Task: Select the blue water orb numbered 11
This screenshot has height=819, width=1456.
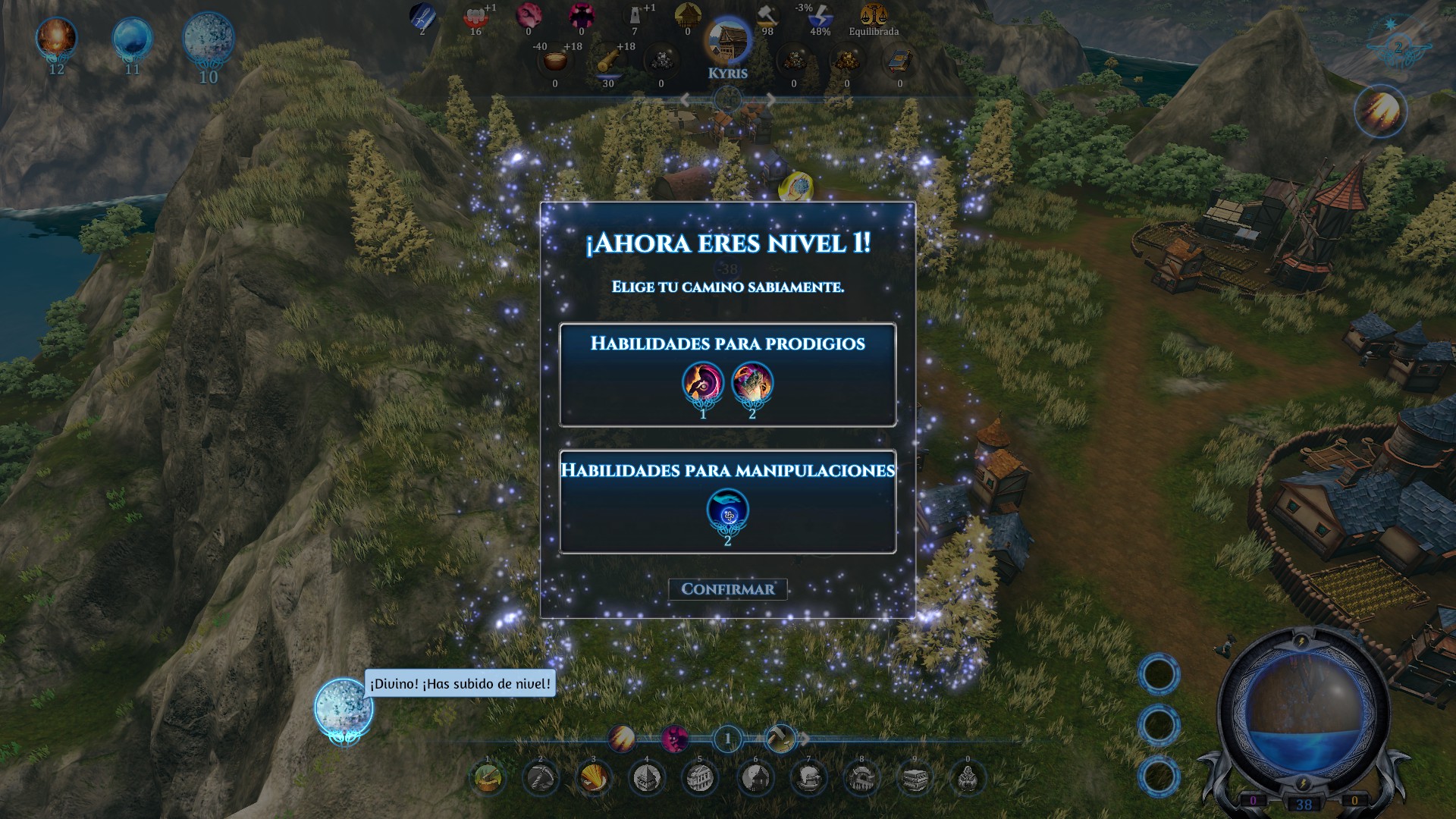Action: click(132, 38)
